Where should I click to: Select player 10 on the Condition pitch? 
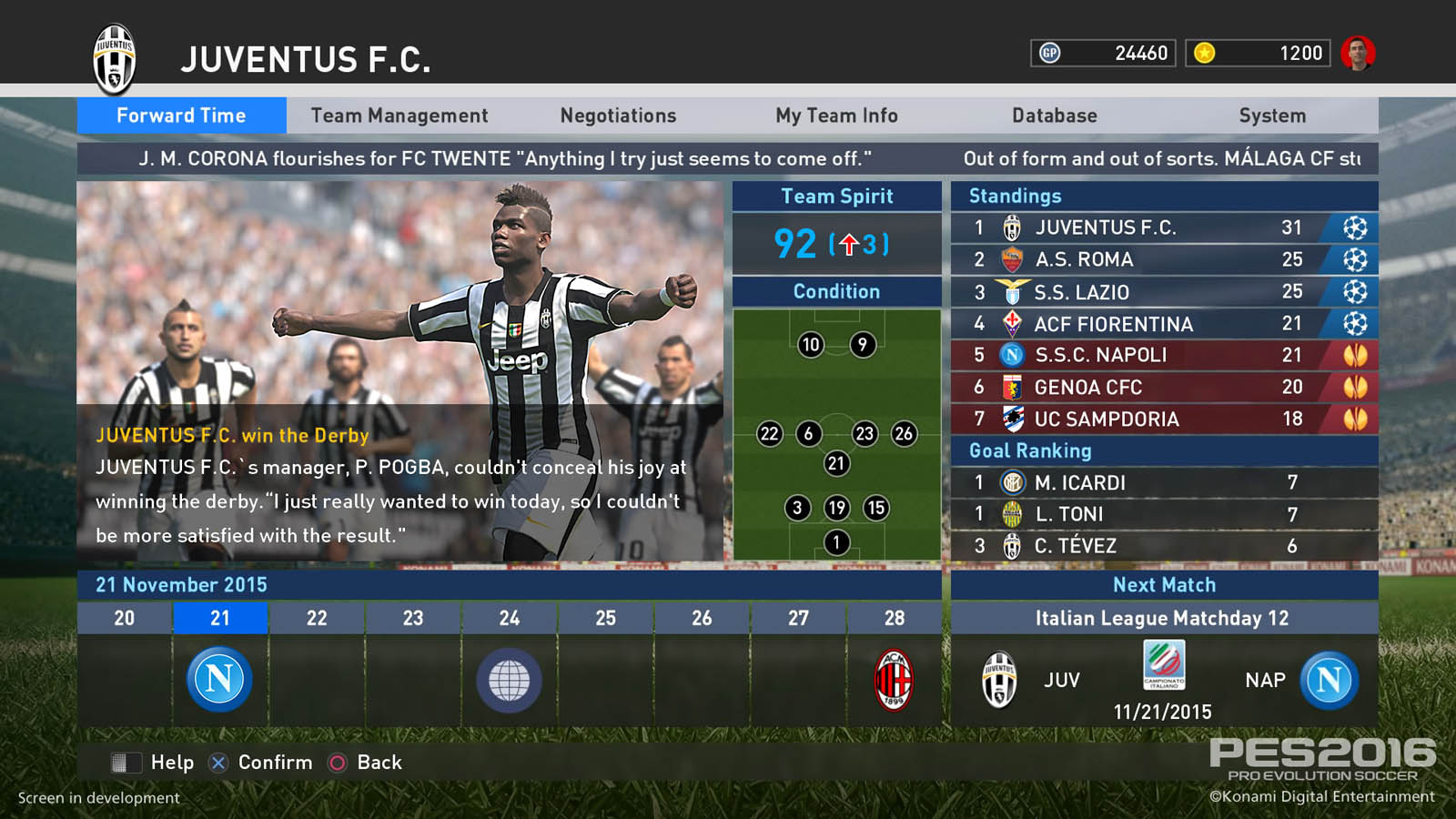810,345
